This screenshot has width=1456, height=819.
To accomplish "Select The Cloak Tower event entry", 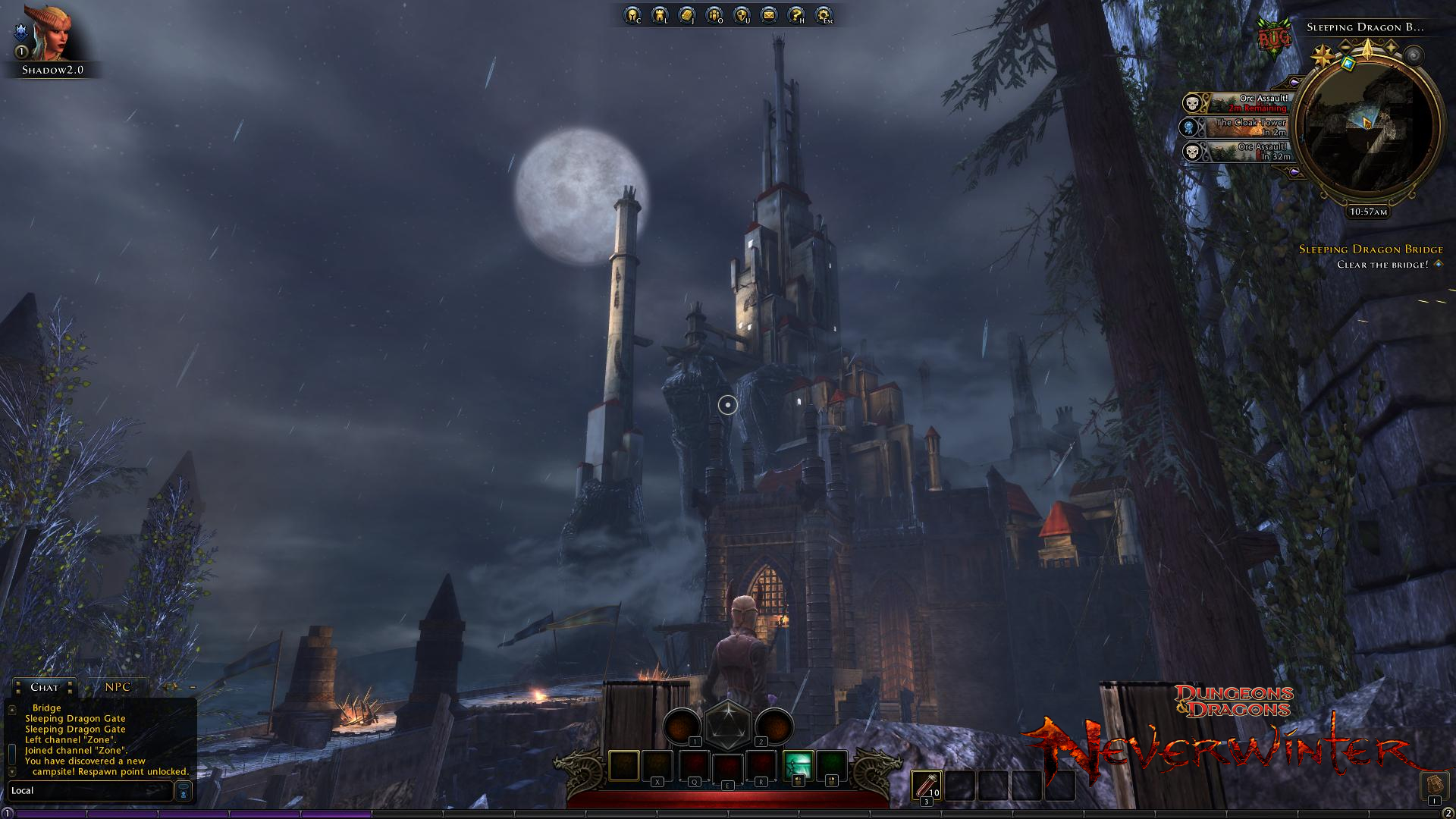I will click(x=1236, y=127).
